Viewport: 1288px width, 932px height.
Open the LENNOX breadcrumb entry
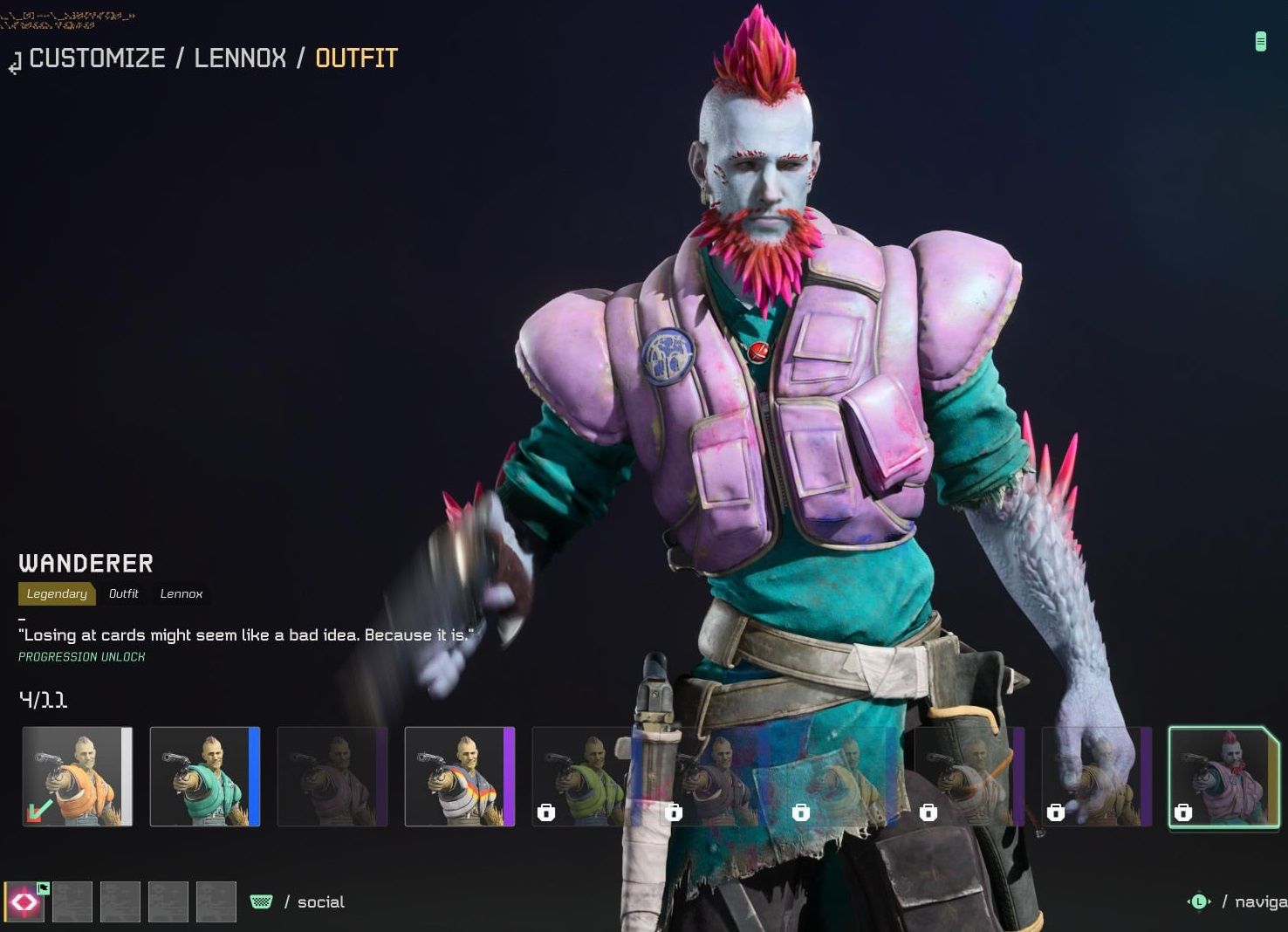coord(238,58)
